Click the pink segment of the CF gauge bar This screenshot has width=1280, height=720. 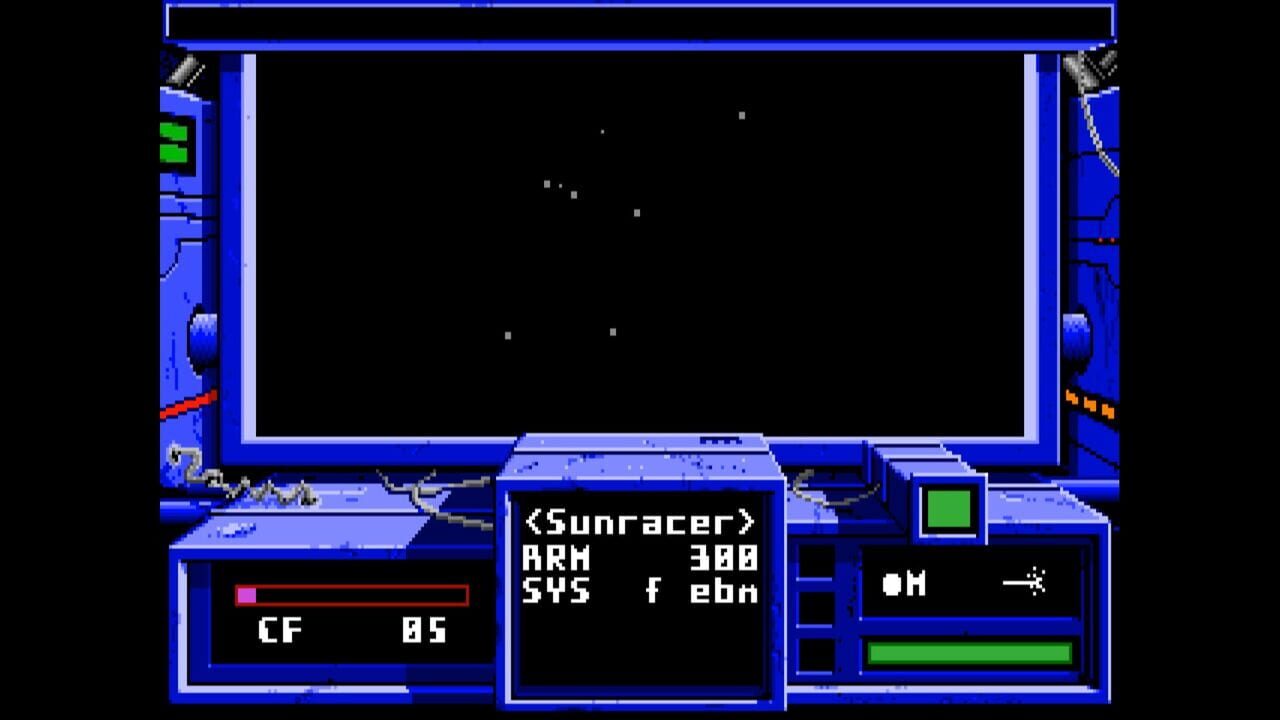pyautogui.click(x=245, y=596)
